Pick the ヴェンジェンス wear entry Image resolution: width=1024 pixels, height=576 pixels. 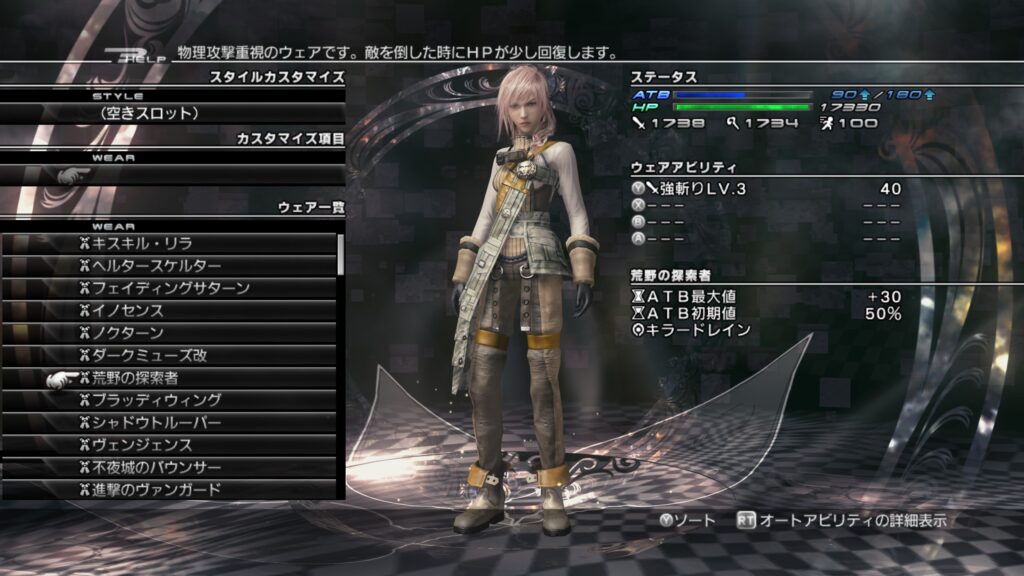[x=170, y=445]
